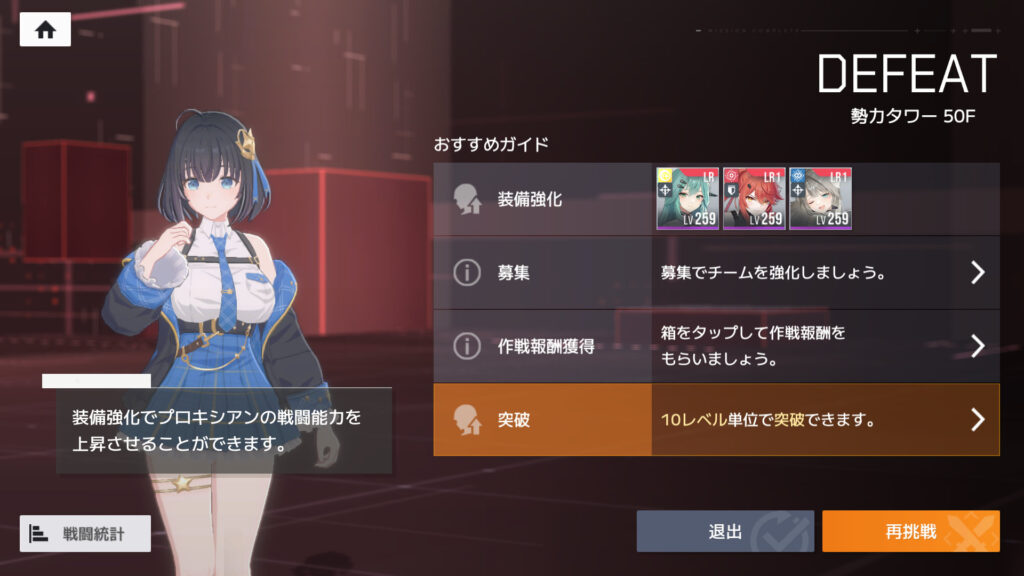
Task: Show the 戦闘統計 battle statistics
Action: [86, 533]
